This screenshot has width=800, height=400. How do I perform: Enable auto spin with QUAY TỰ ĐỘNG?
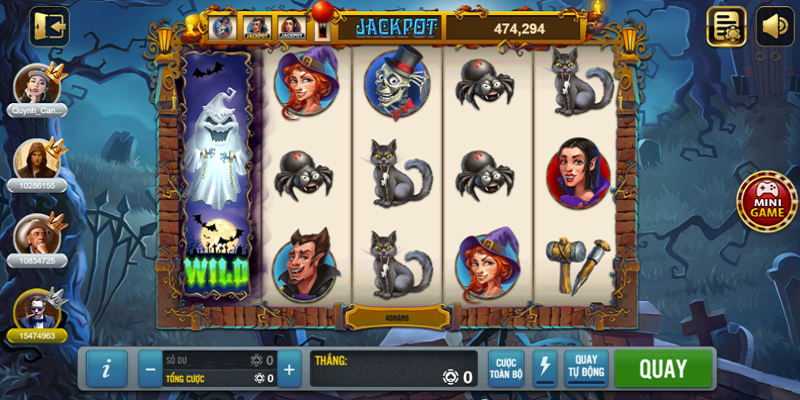pyautogui.click(x=586, y=368)
